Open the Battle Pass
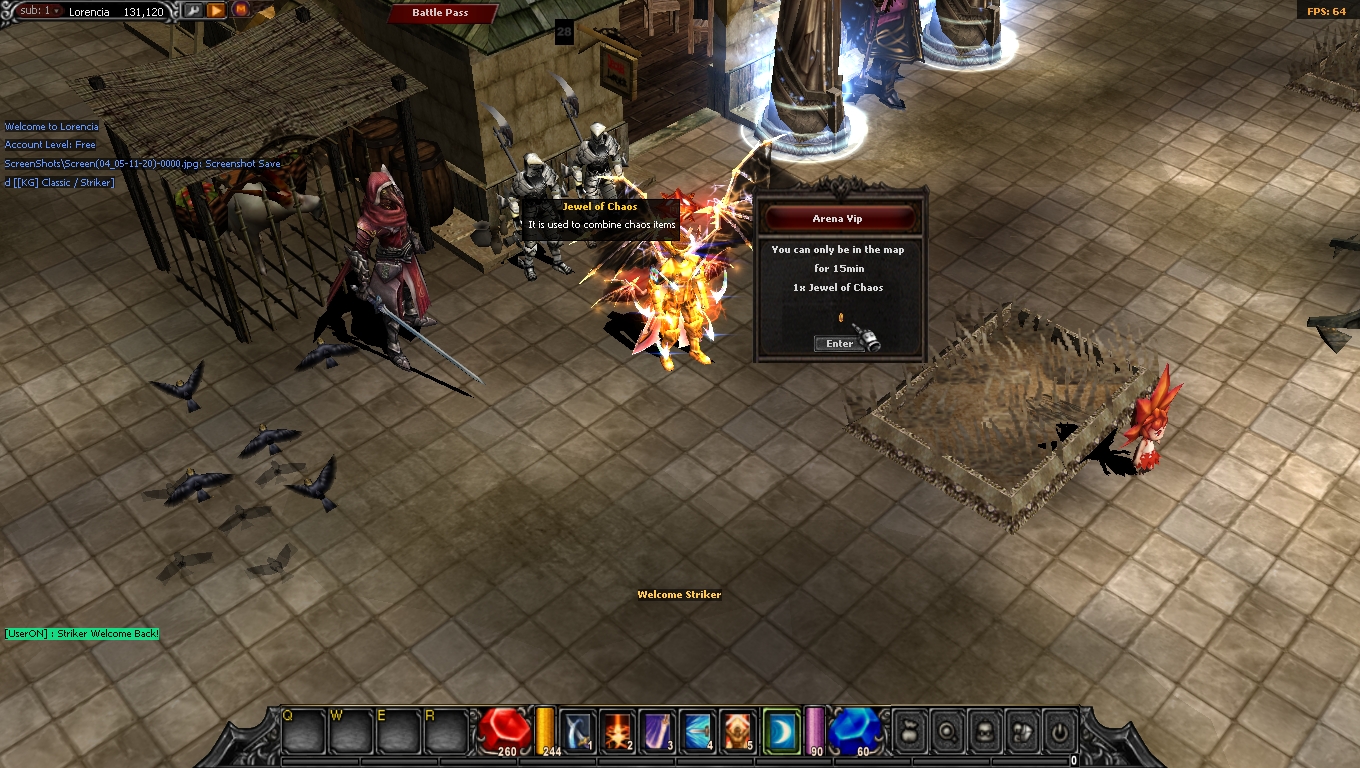Image resolution: width=1360 pixels, height=768 pixels. [x=441, y=13]
